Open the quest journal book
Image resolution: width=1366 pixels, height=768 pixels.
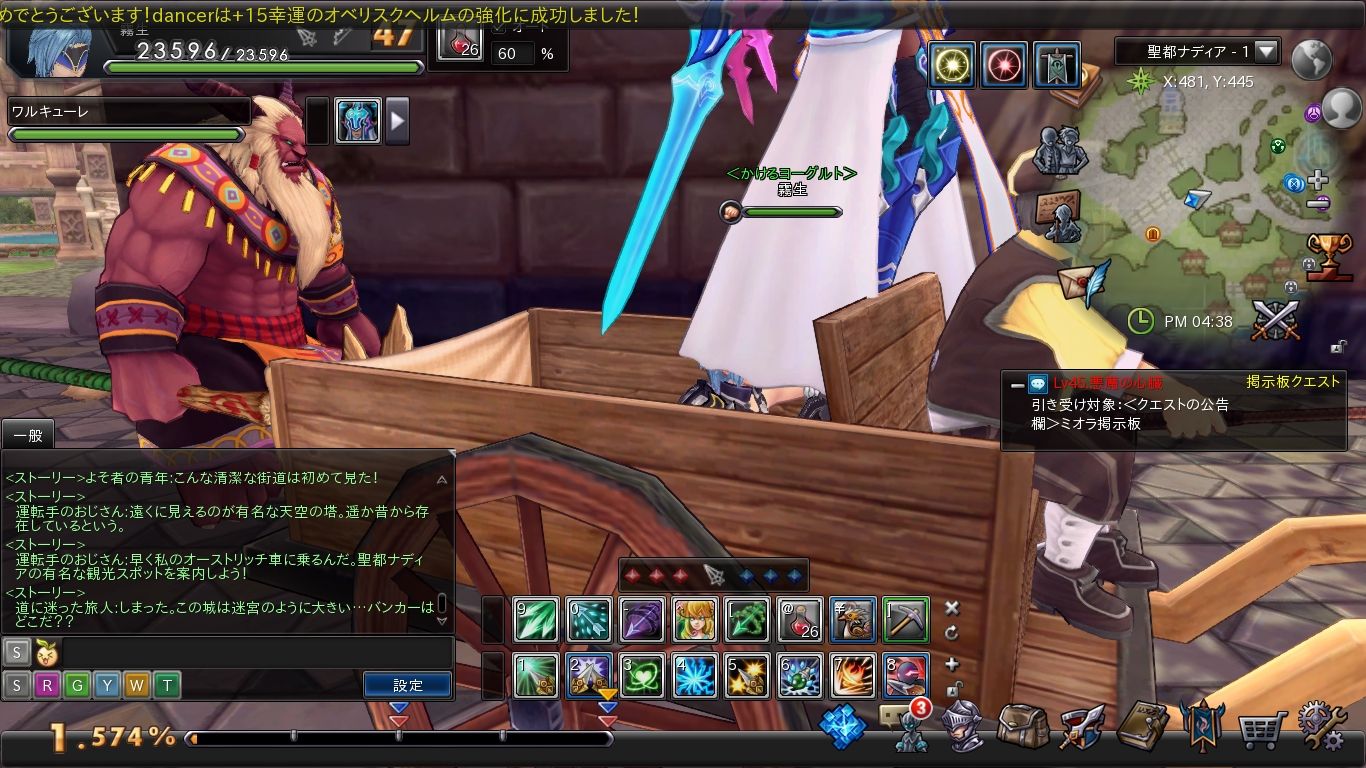(1143, 726)
